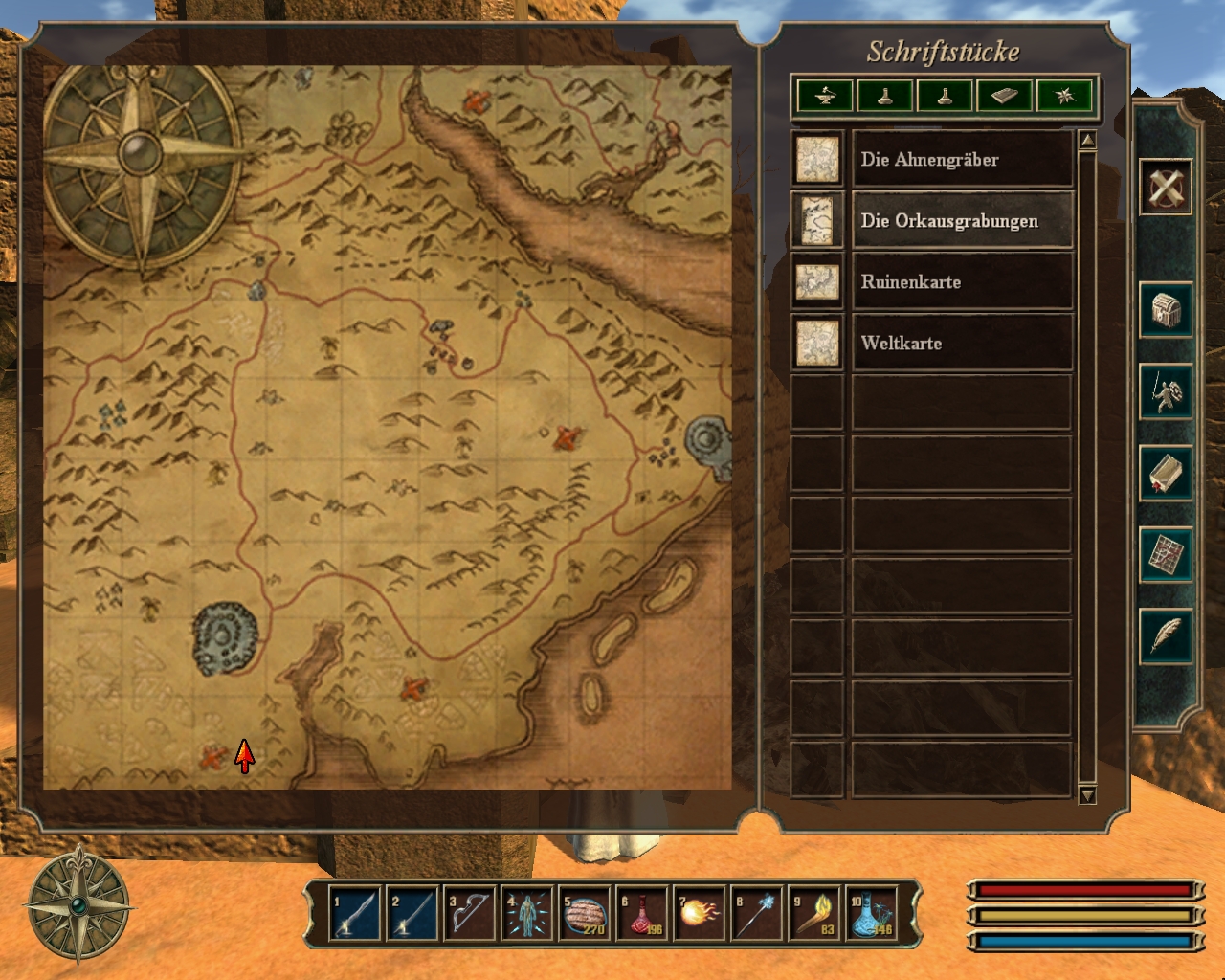Viewport: 1225px width, 980px height.
Task: Select the bow in hotbar slot 3
Action: tap(469, 914)
